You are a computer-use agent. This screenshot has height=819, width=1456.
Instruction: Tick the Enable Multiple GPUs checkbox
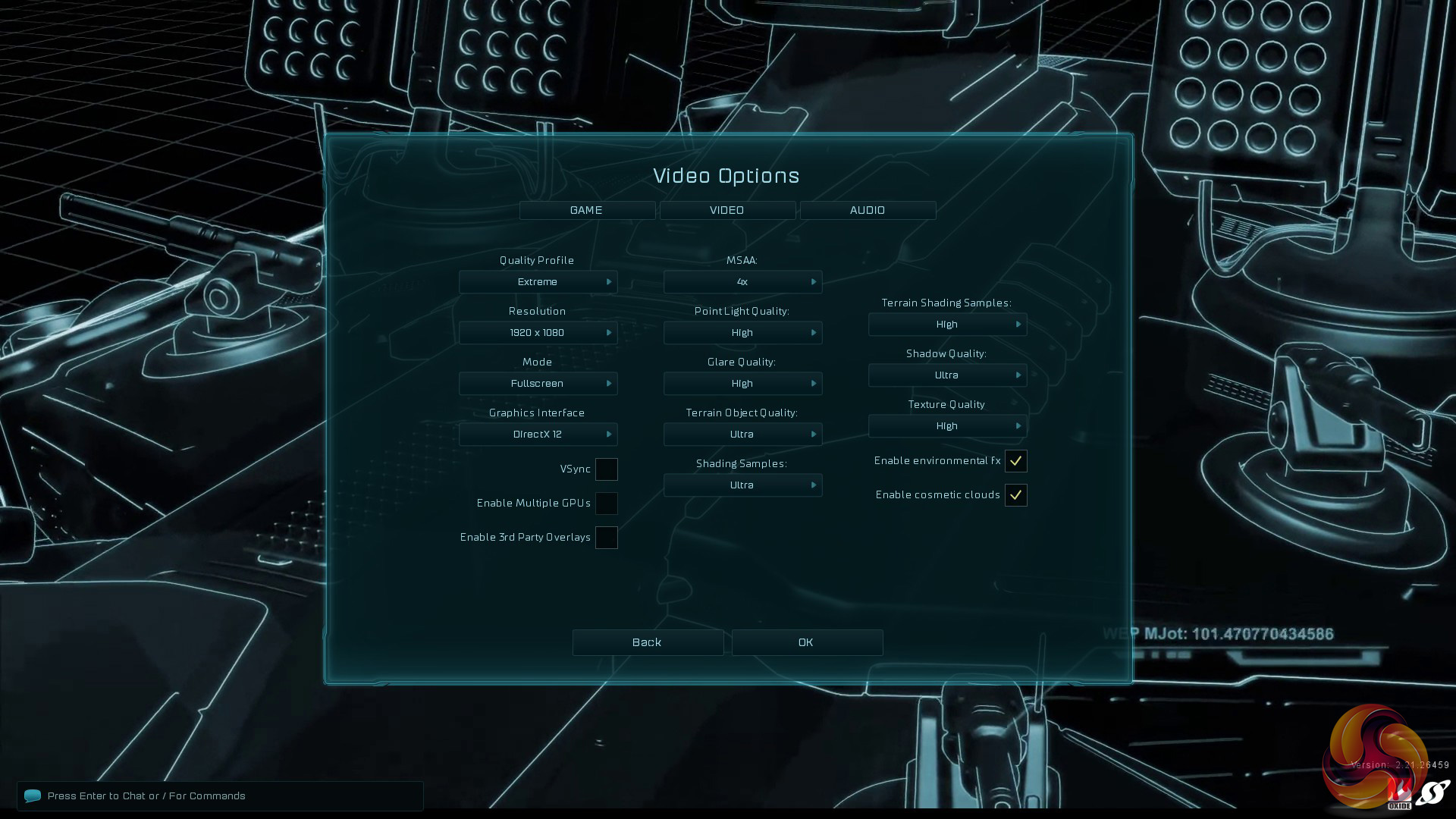(x=606, y=504)
